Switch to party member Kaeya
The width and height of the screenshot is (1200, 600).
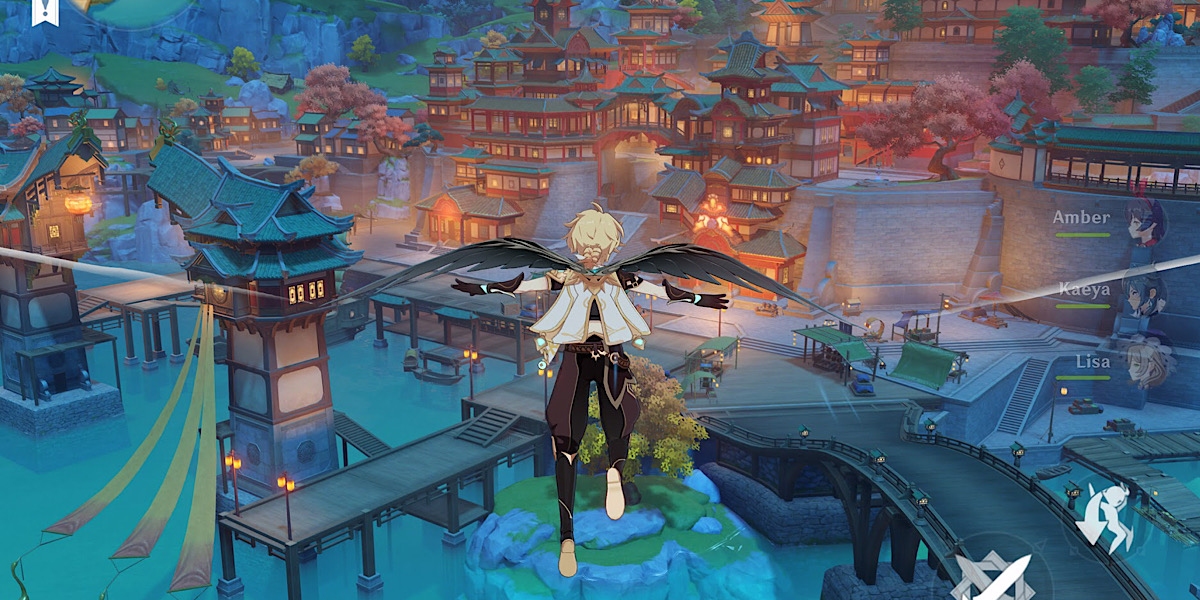pyautogui.click(x=1142, y=294)
